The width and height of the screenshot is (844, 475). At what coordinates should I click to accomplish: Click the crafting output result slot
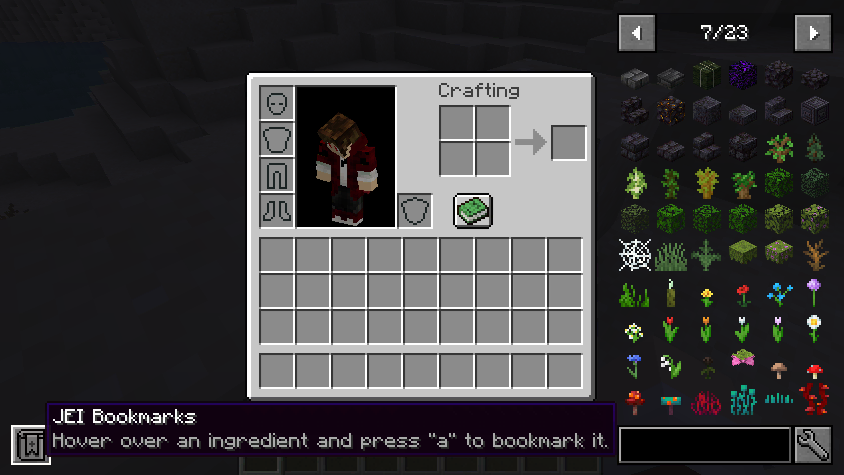(x=568, y=142)
